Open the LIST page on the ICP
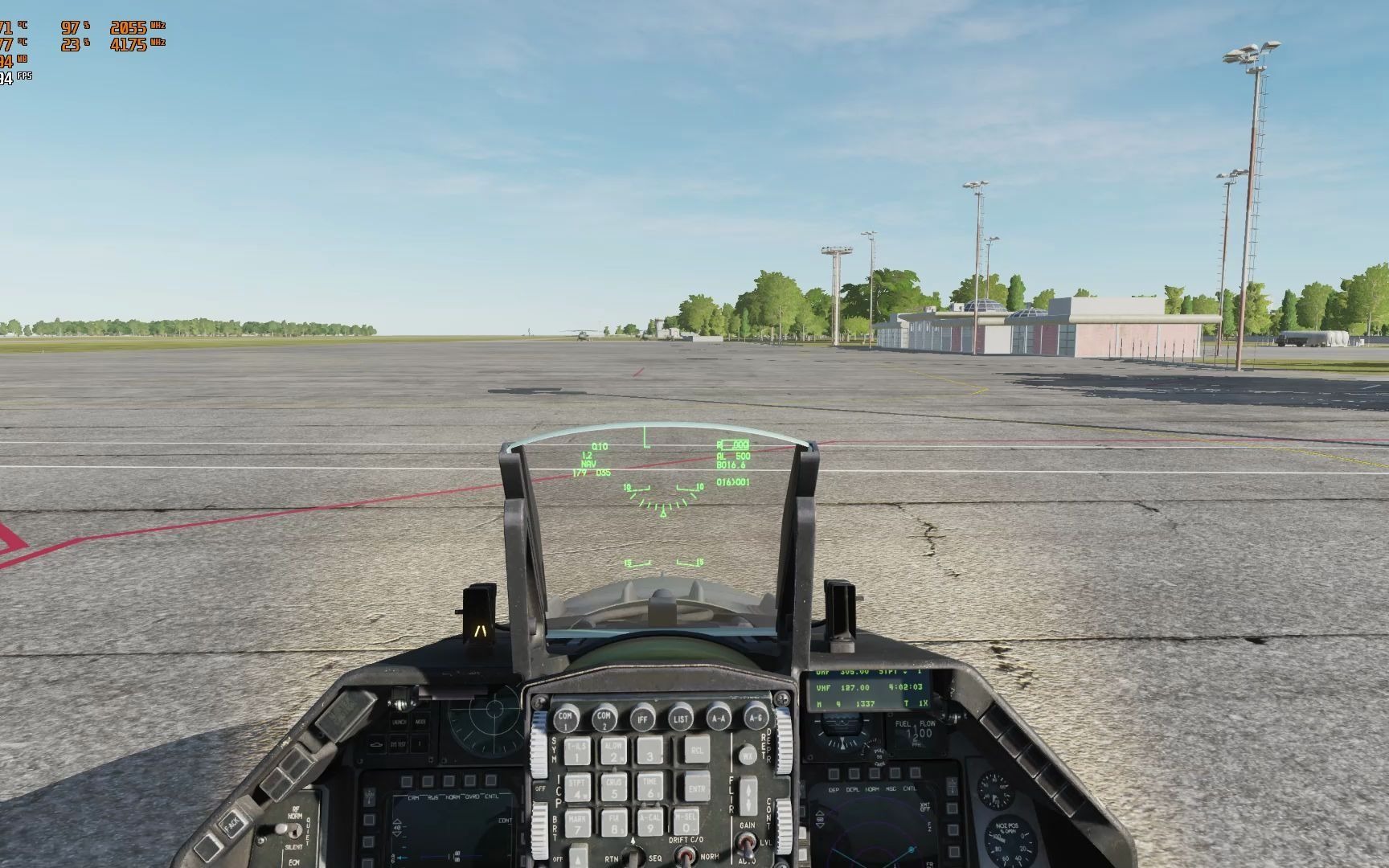The width and height of the screenshot is (1389, 868). pyautogui.click(x=681, y=719)
